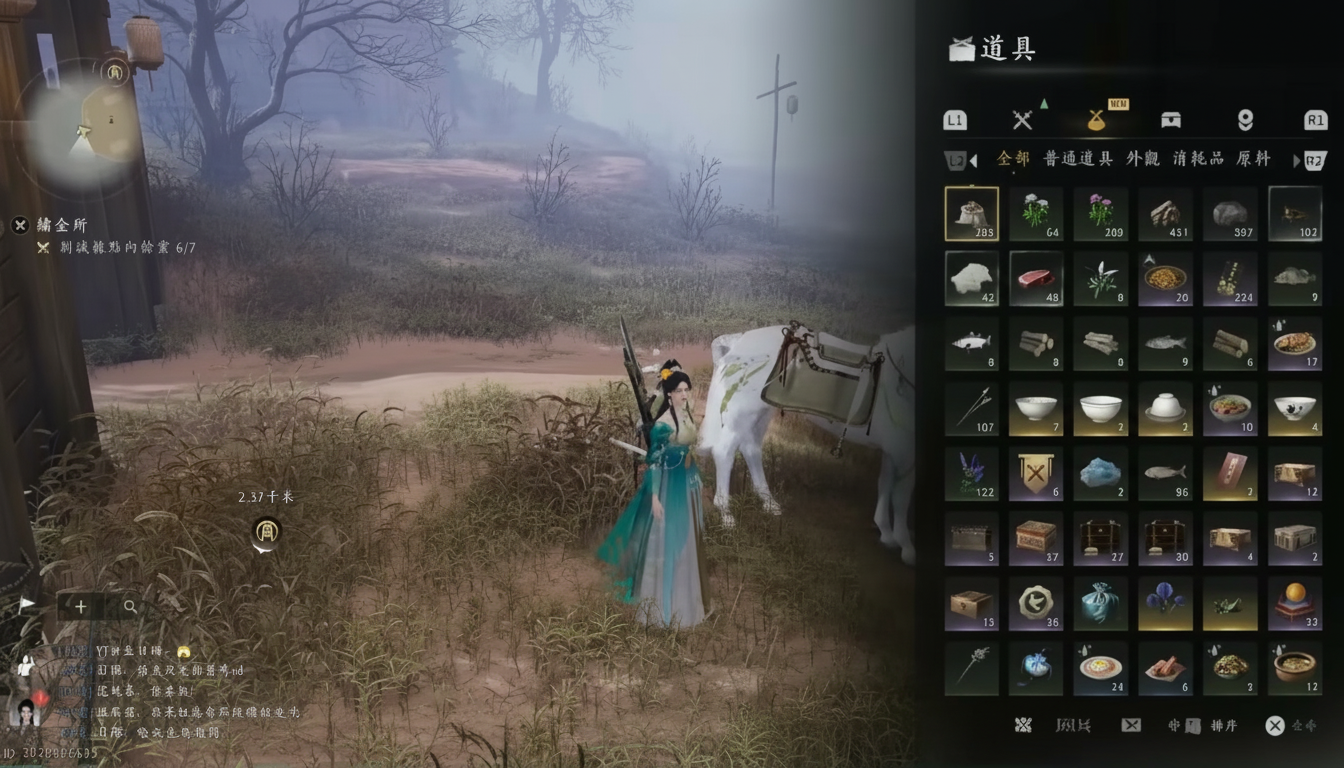1344x768 pixels.
Task: Click the crossed-pattern icon in panel footer
Action: [x=1024, y=725]
